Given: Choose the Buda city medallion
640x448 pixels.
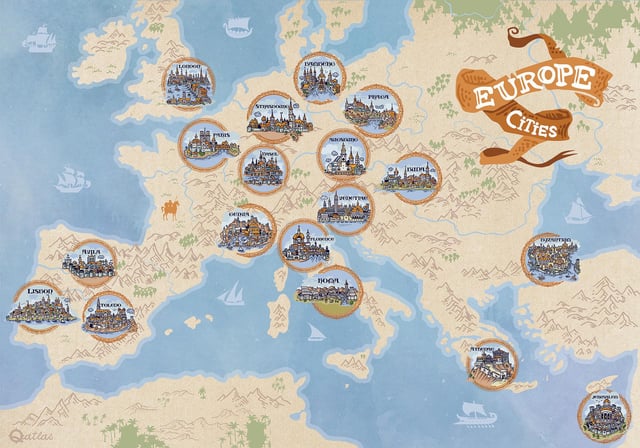Looking at the screenshot, I should [415, 177].
